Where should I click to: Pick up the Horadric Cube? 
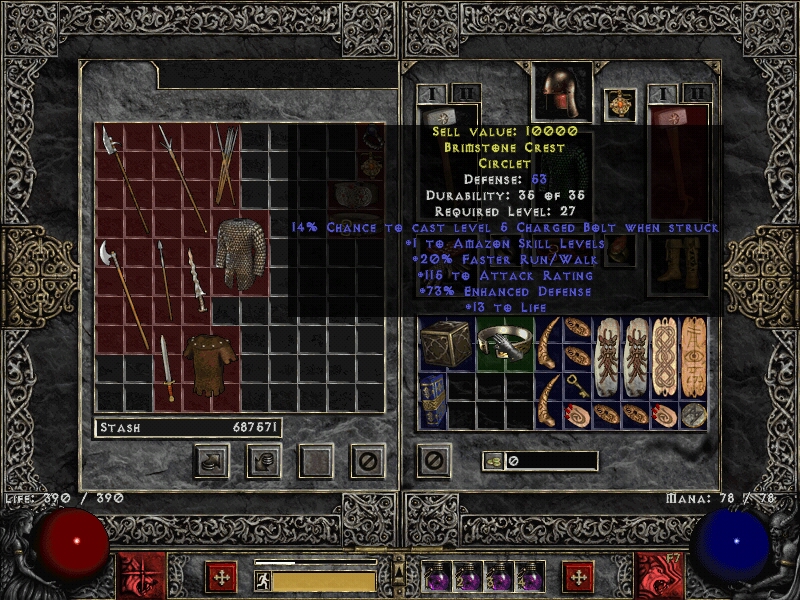pyautogui.click(x=445, y=344)
